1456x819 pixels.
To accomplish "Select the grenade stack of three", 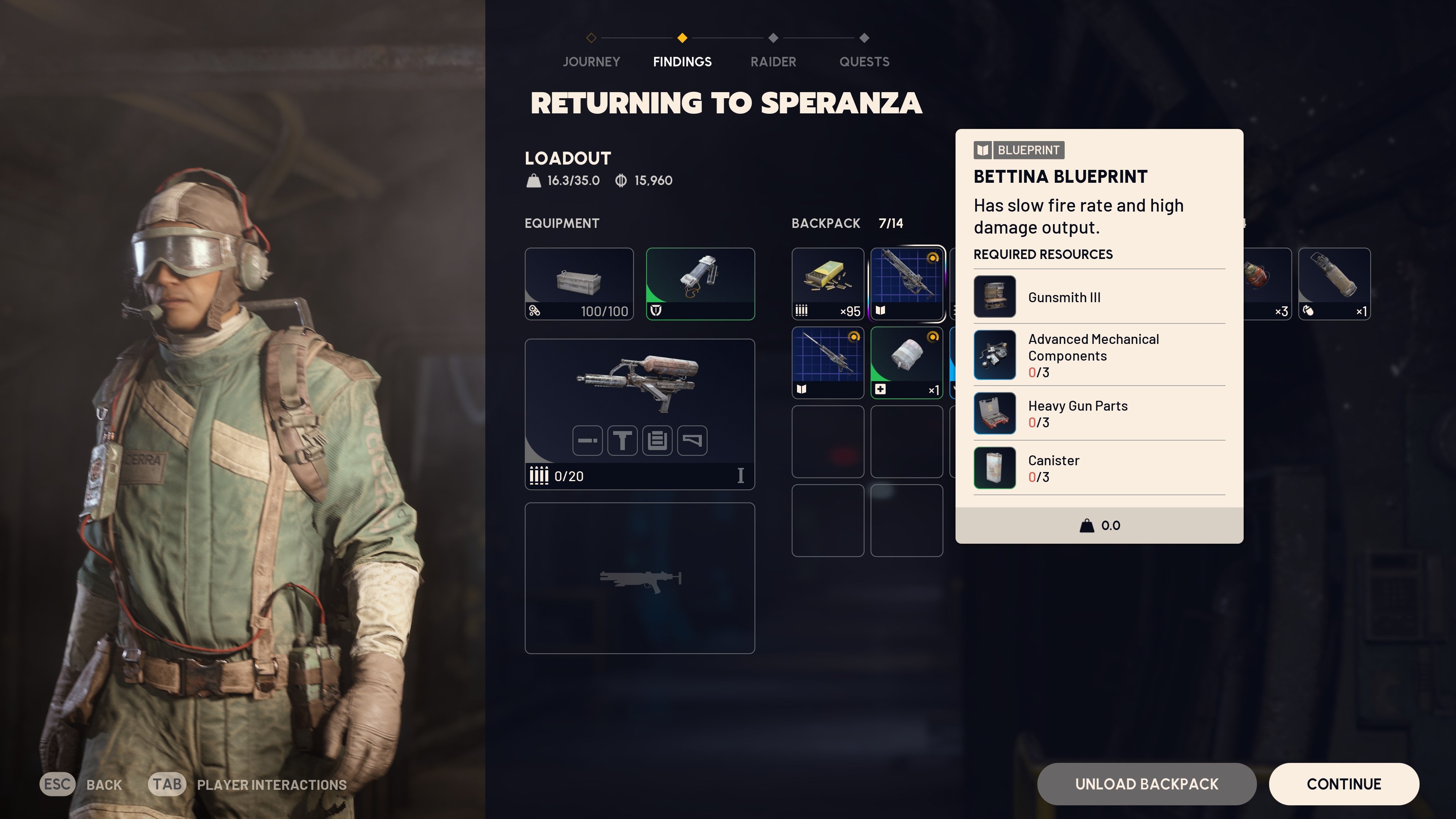I will [1266, 283].
